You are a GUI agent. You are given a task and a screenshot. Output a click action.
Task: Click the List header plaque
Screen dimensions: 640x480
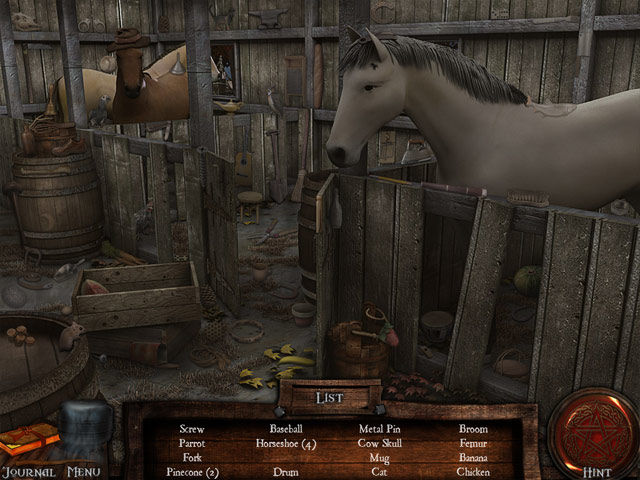330,397
